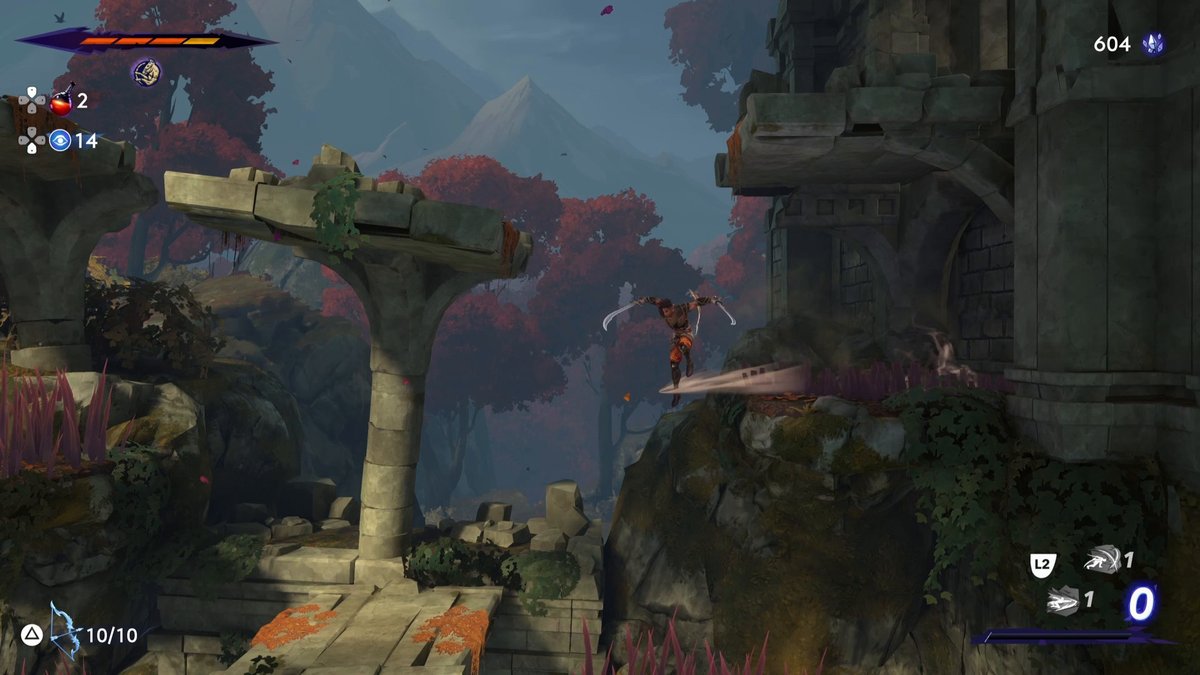Click the purple time crystal currency icon
1200x675 pixels.
(1153, 44)
